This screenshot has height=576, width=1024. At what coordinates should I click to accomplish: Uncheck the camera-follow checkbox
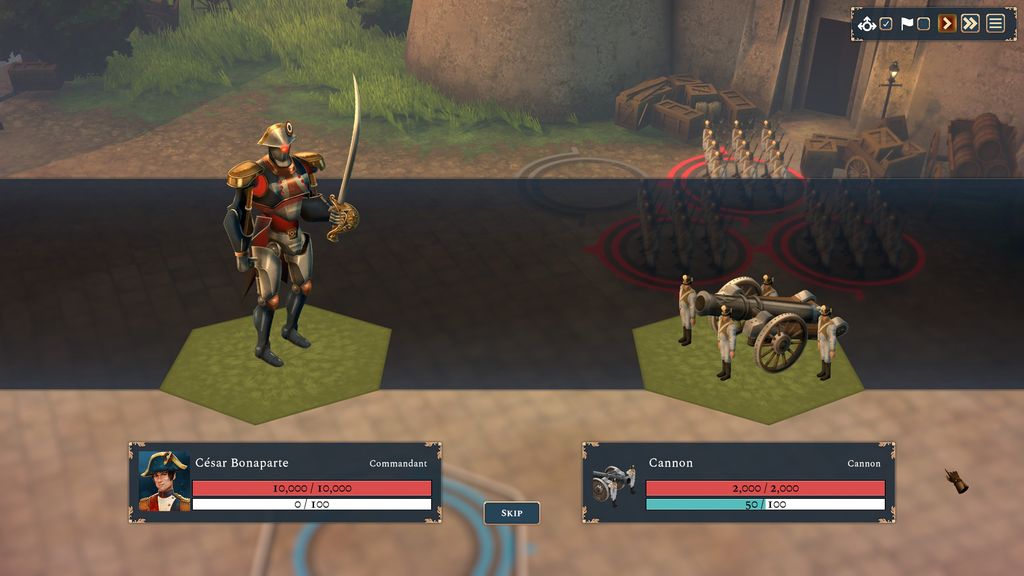[x=886, y=24]
